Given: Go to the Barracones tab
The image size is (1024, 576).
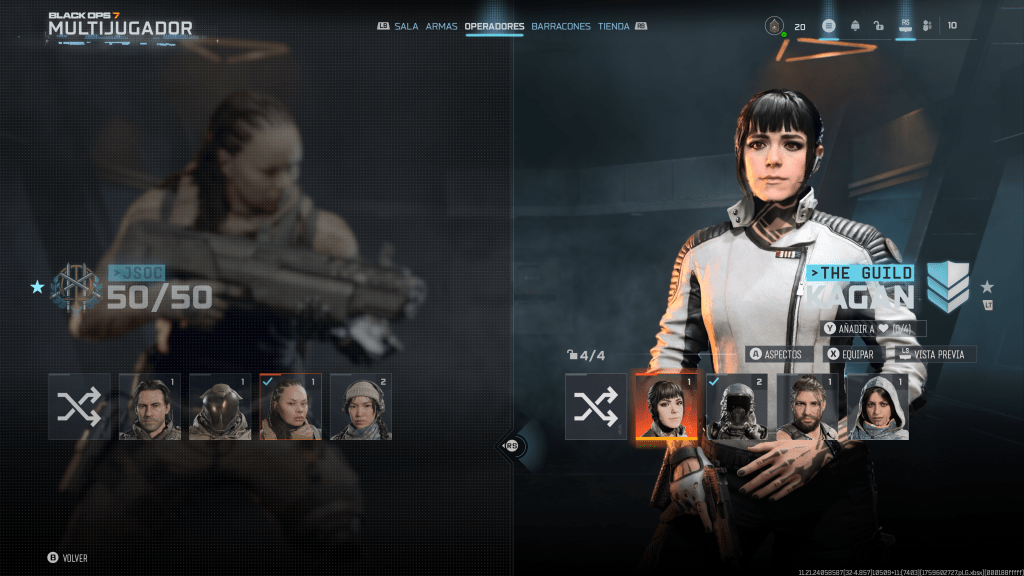Looking at the screenshot, I should pyautogui.click(x=561, y=26).
